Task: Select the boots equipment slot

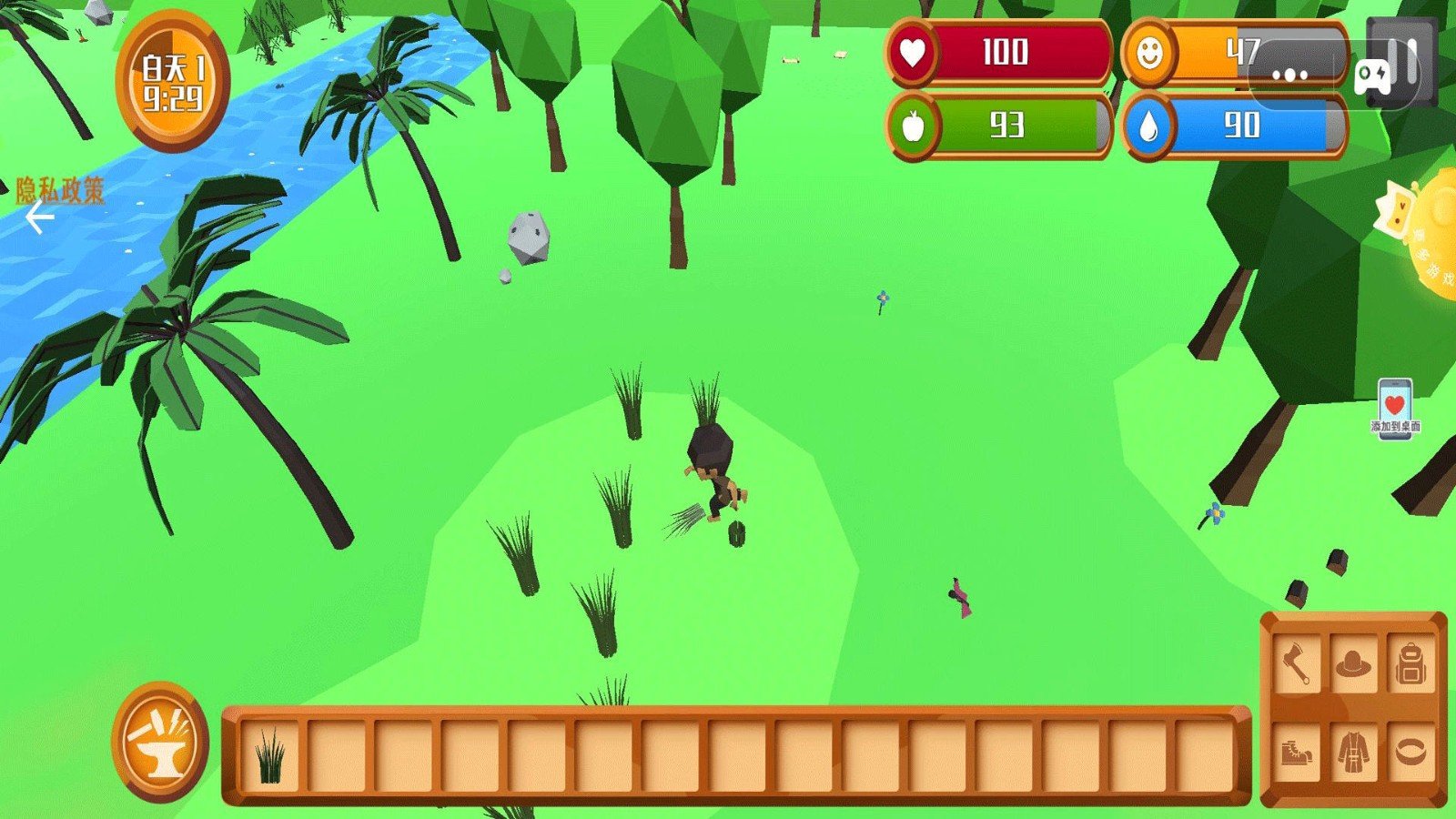Action: (1297, 753)
